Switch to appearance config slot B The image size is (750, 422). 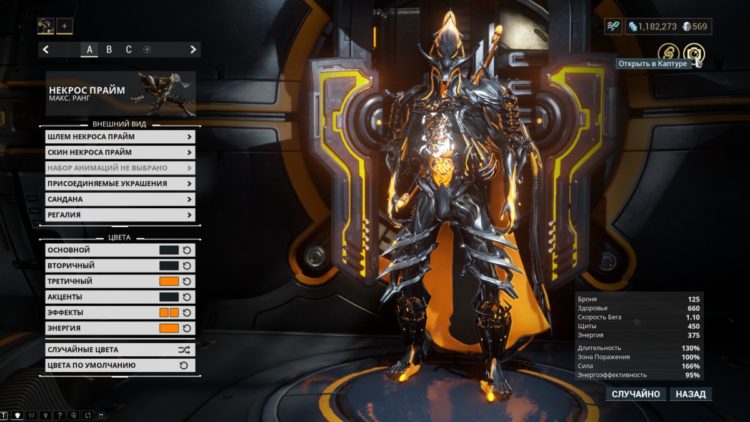[109, 49]
